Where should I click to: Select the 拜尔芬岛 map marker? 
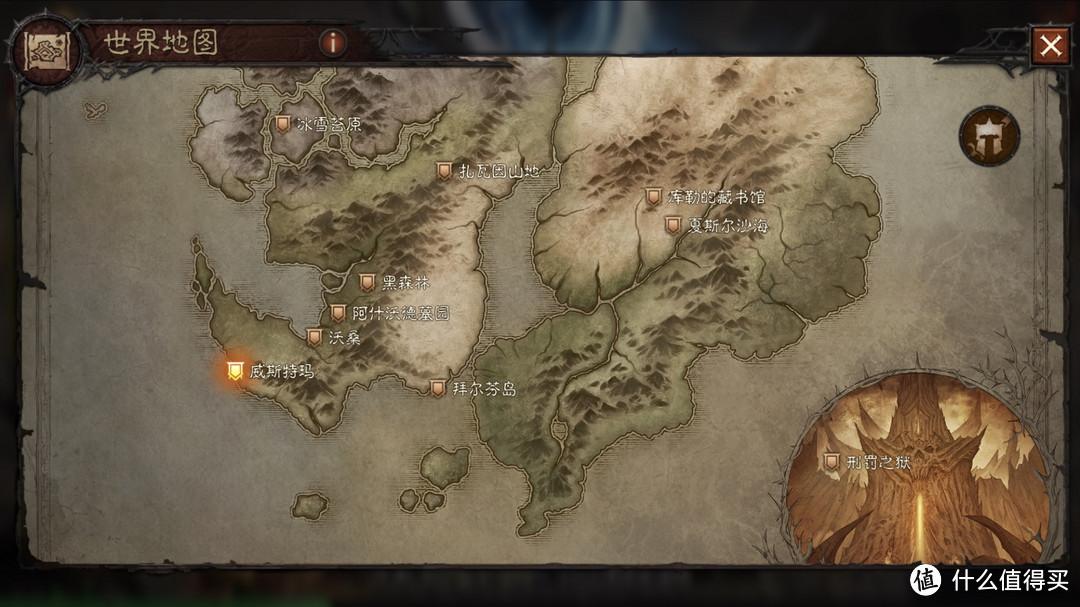437,388
